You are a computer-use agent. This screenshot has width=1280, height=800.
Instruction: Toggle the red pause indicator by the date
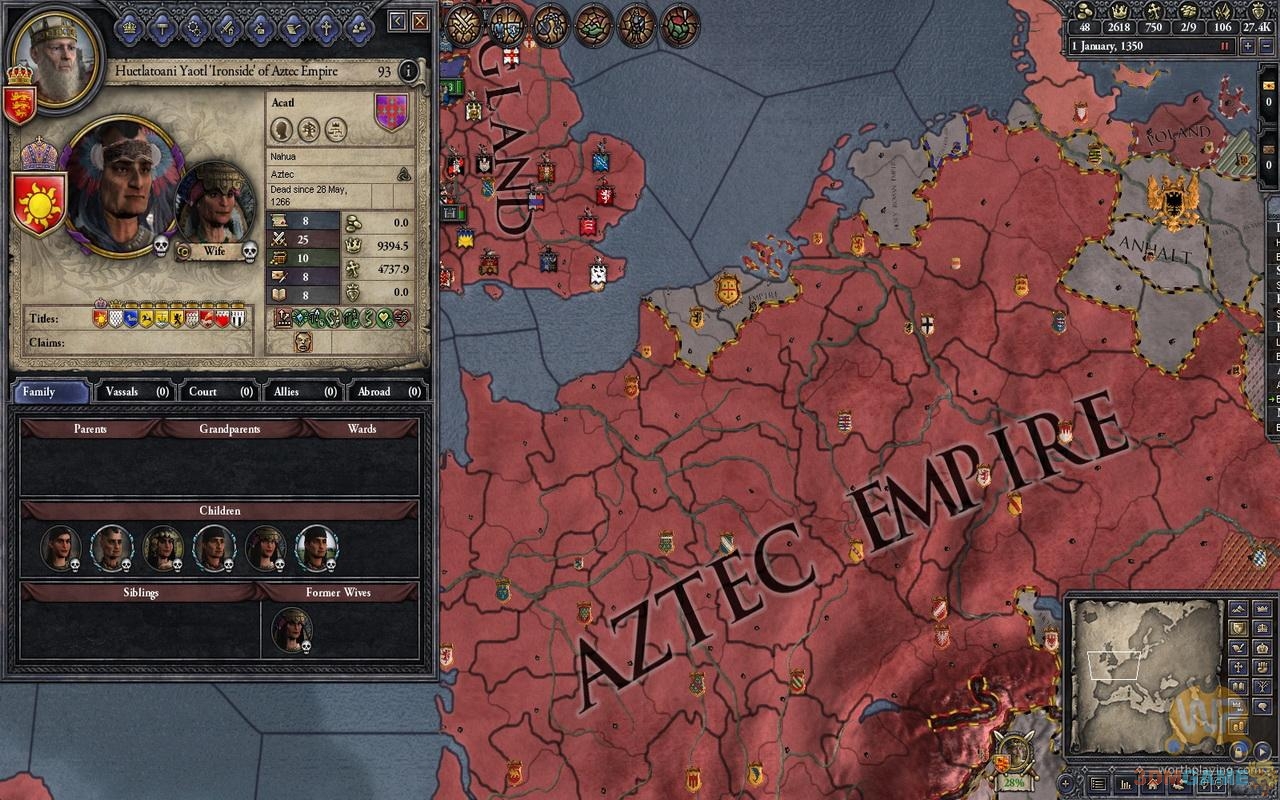point(1223,46)
